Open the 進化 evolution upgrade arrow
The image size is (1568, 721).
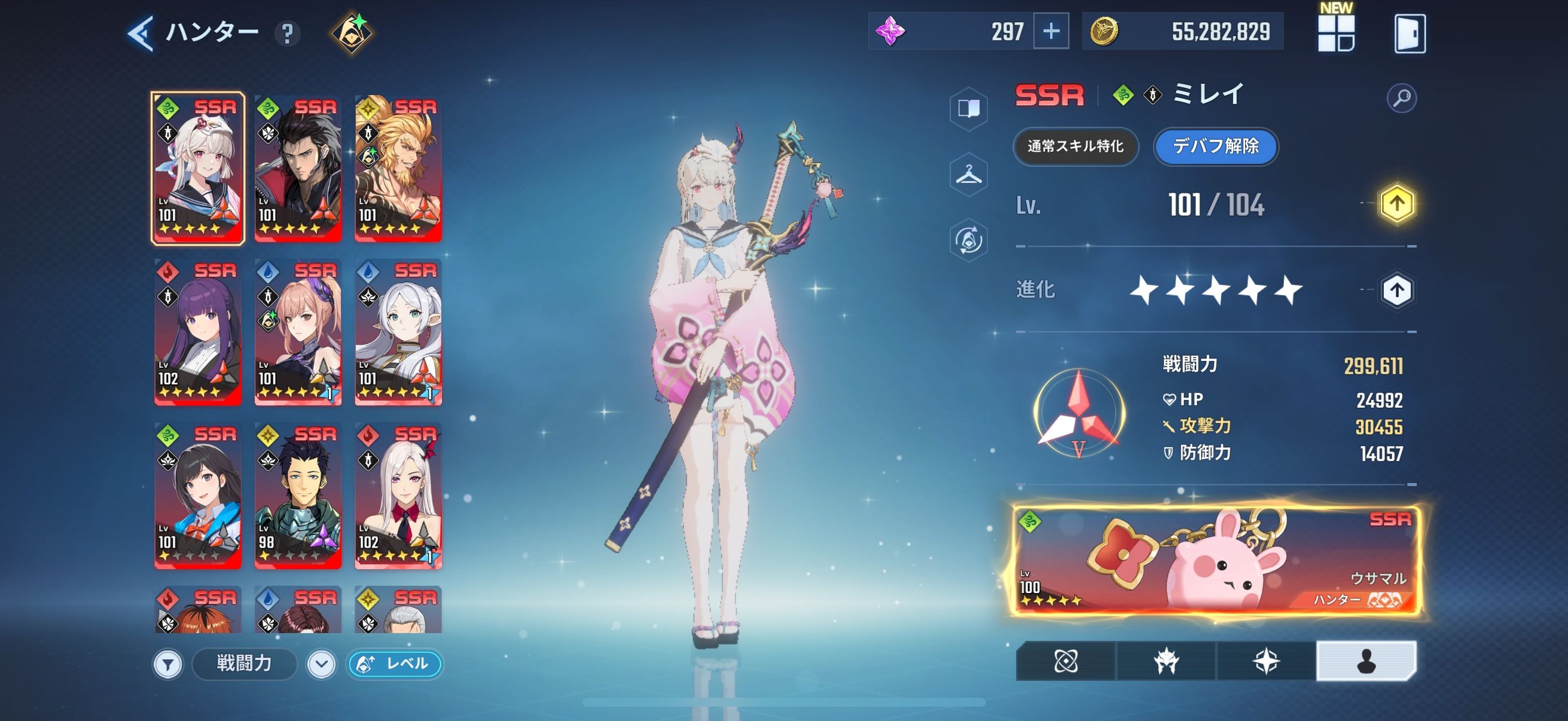click(1396, 290)
